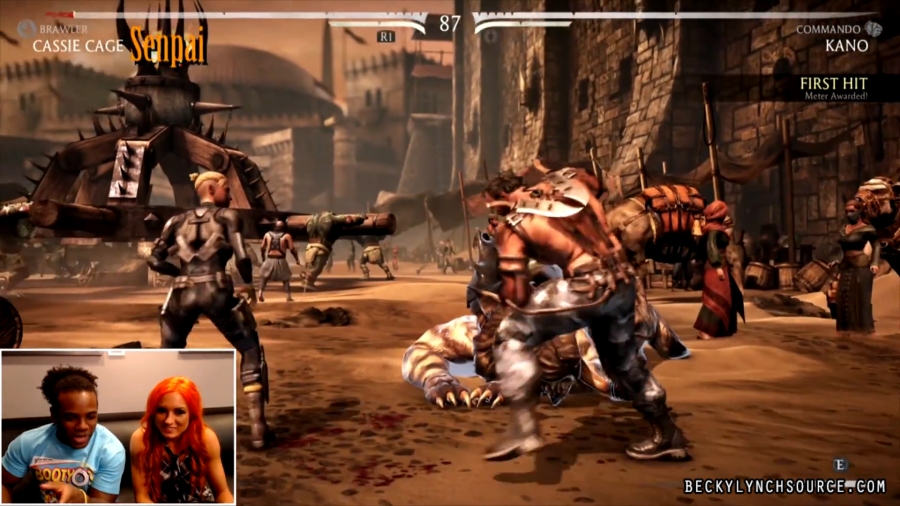
Task: Select Kano's Commando variation icon
Action: coord(874,29)
